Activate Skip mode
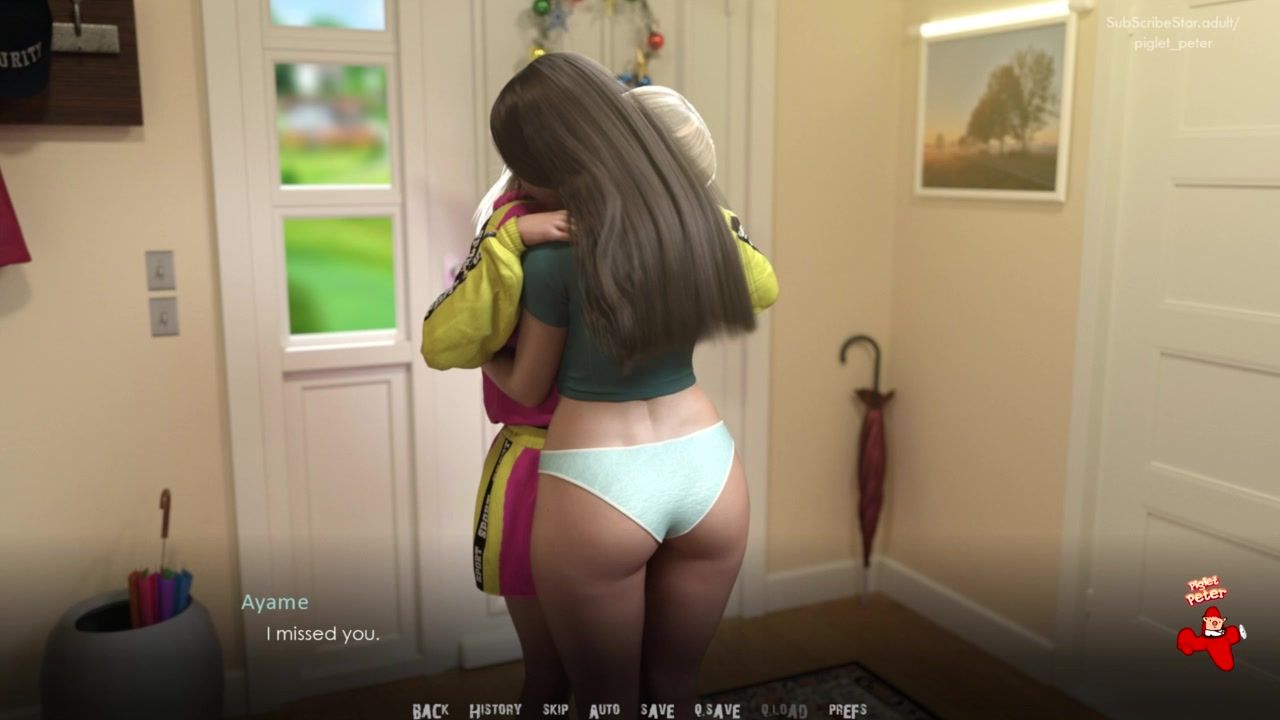The image size is (1280, 720). tap(555, 710)
